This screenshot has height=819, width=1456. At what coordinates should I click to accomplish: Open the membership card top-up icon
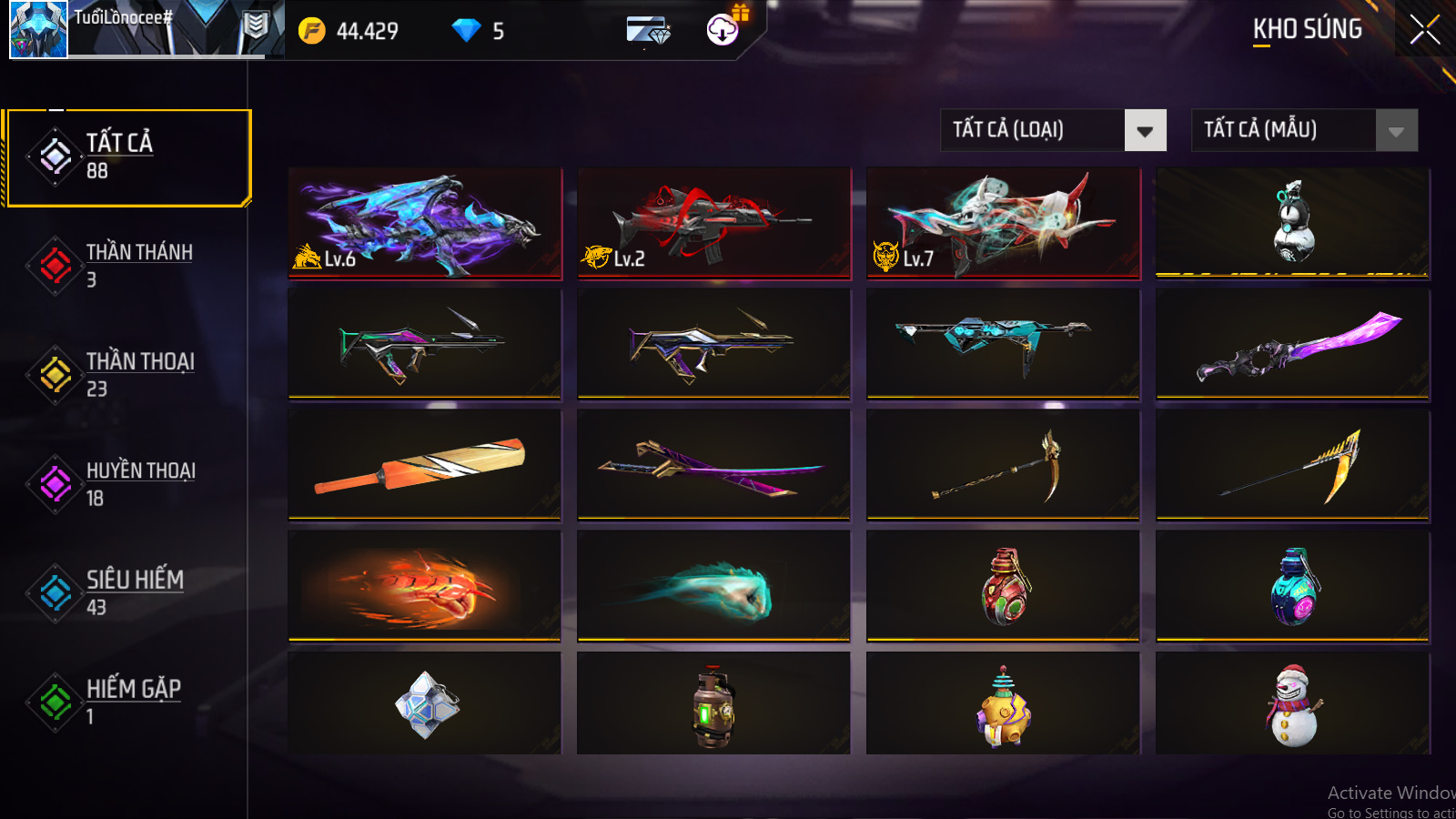pyautogui.click(x=648, y=29)
